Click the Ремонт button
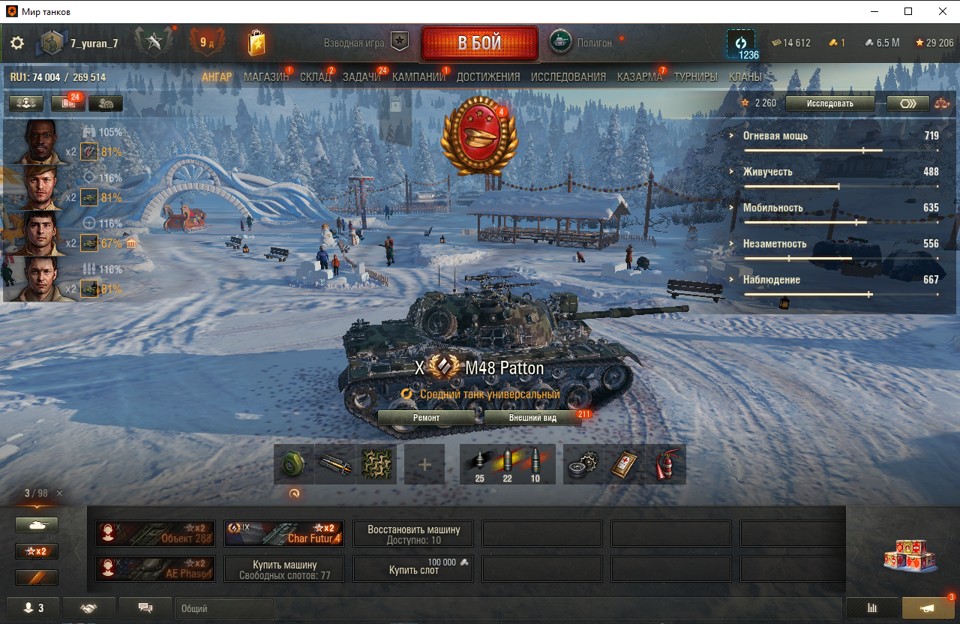This screenshot has height=624, width=960. [x=427, y=417]
